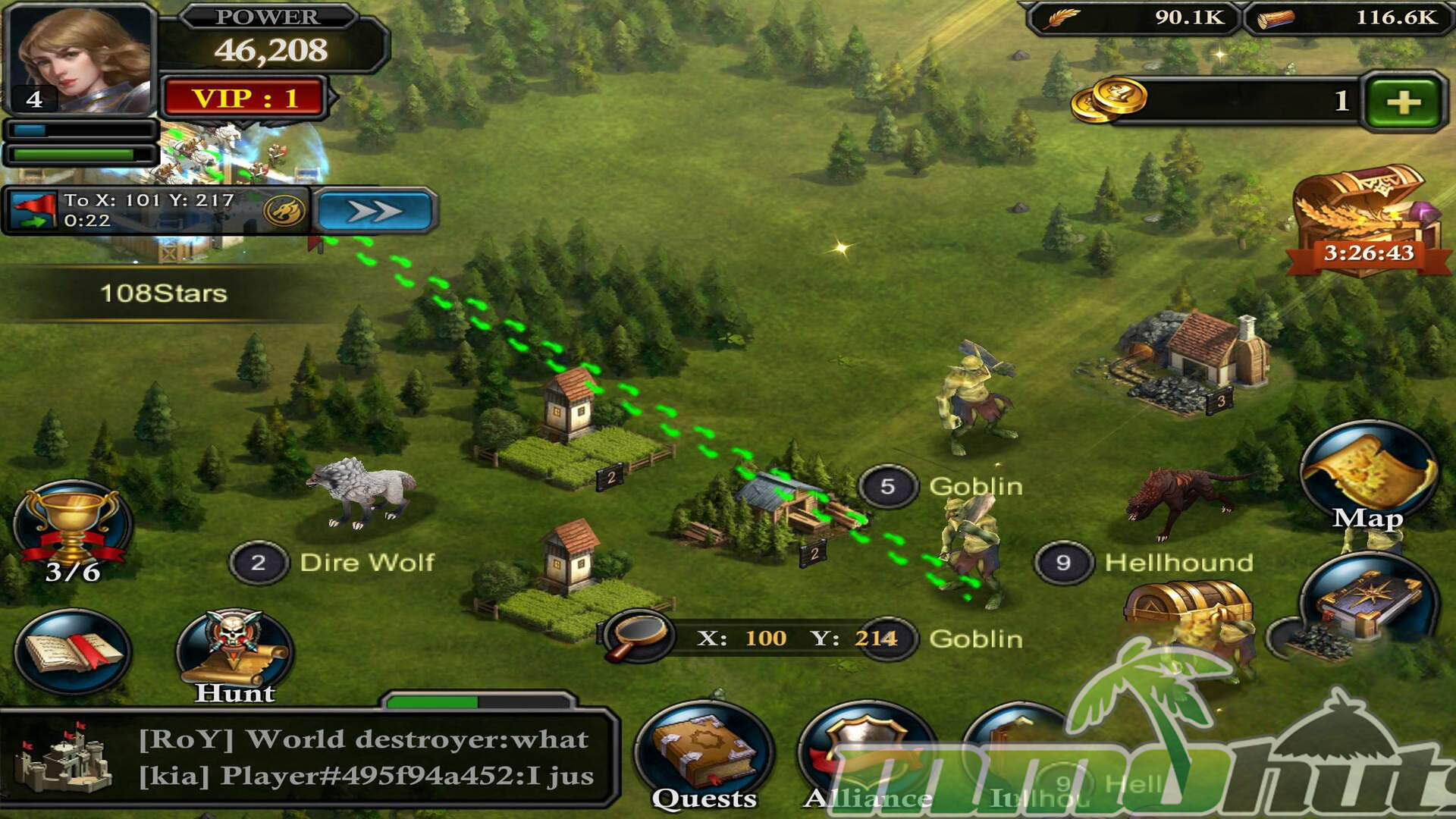Screen dimensions: 1456x819
Task: Open the hero portrait profile
Action: click(80, 61)
